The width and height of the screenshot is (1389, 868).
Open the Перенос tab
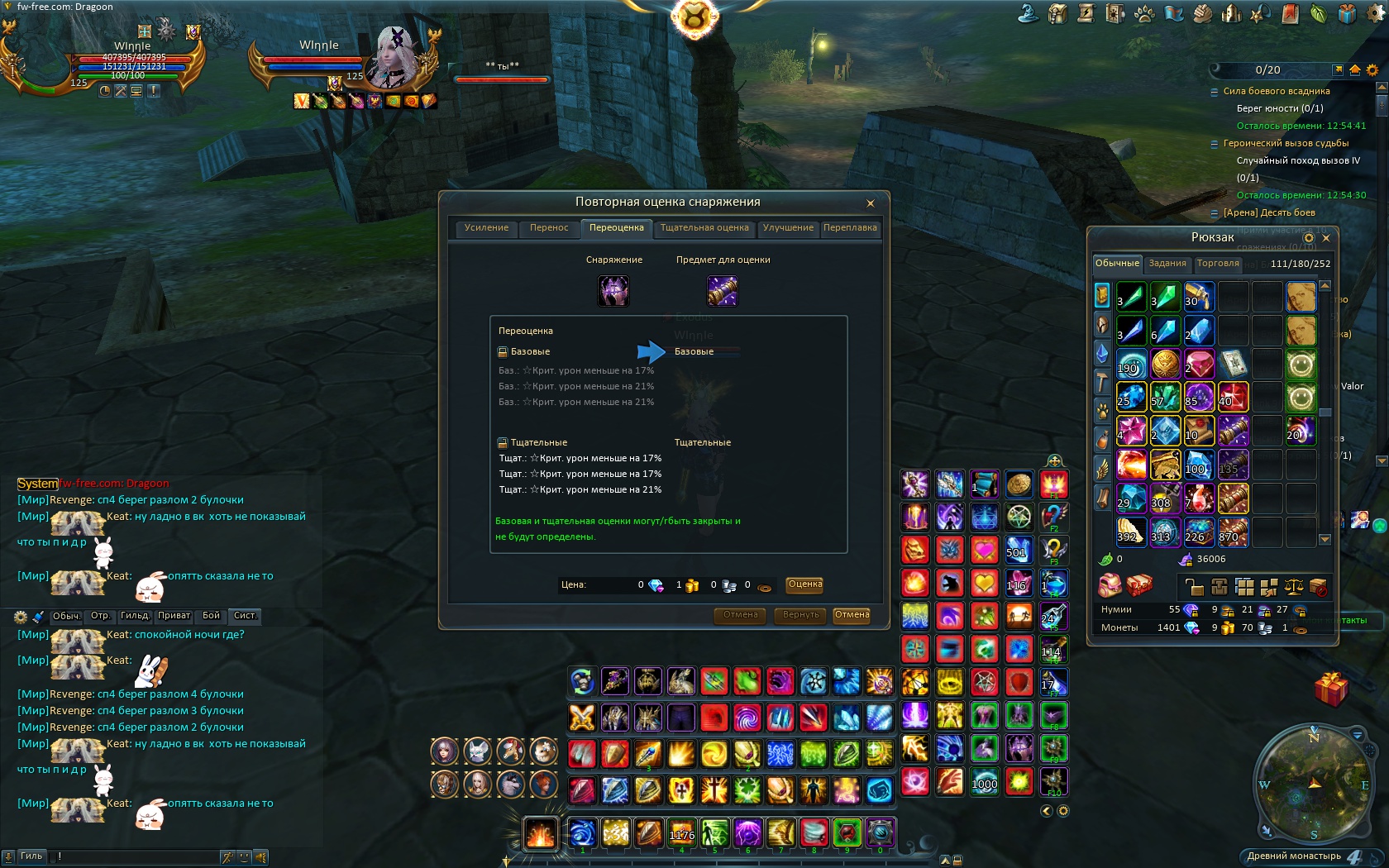click(549, 228)
